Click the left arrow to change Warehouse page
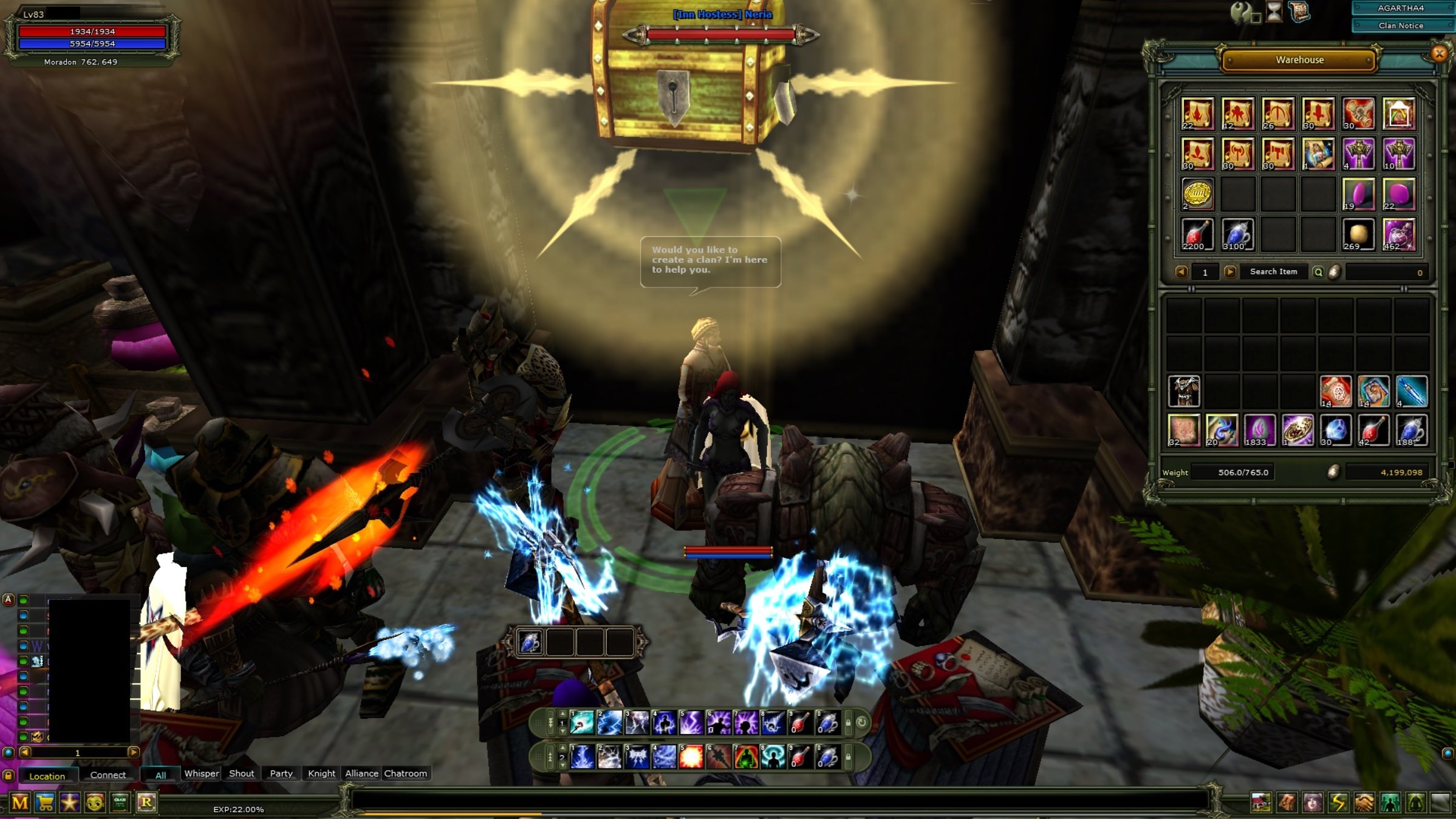1456x819 pixels. pos(1181,272)
